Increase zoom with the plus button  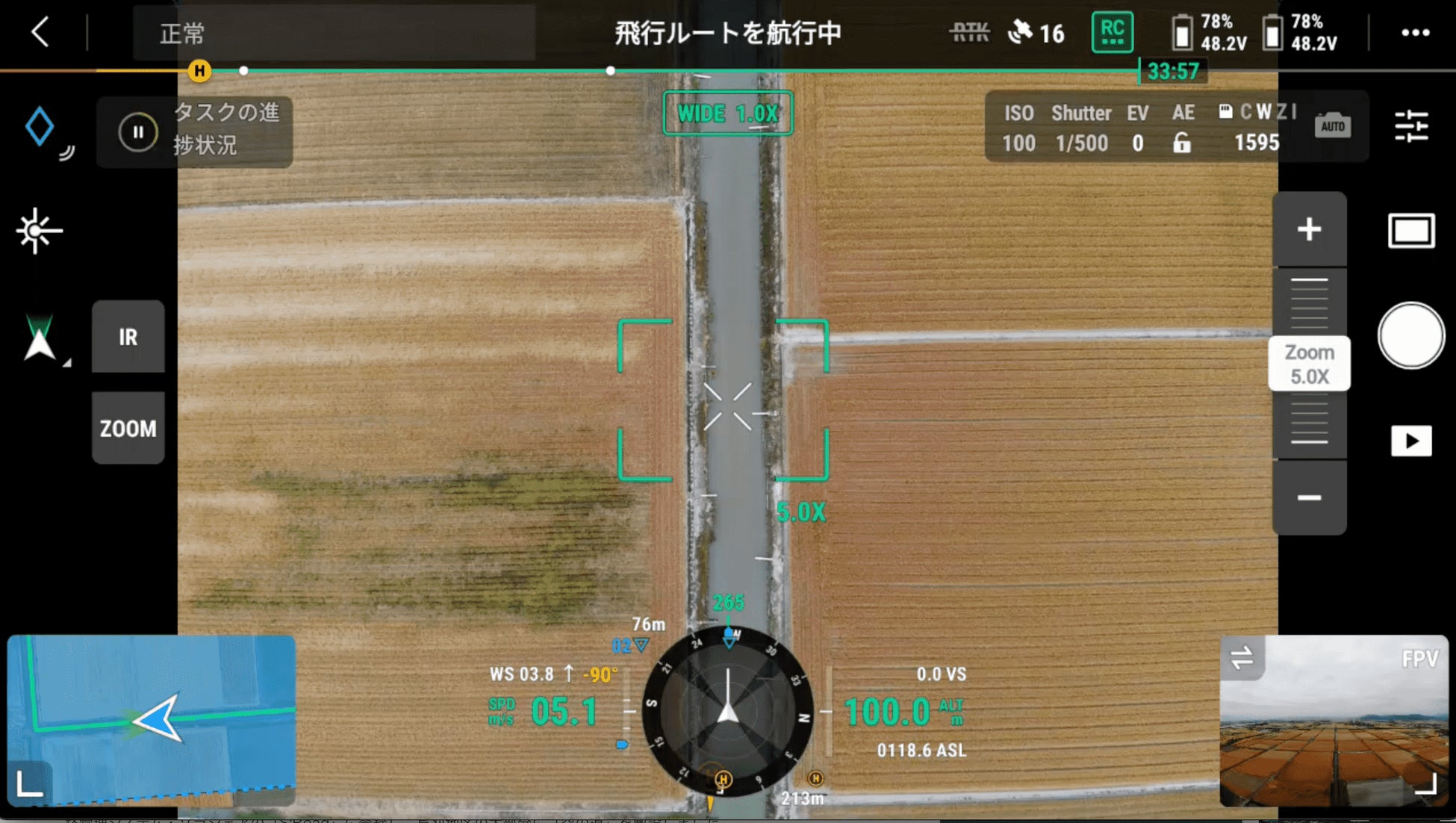(1309, 229)
